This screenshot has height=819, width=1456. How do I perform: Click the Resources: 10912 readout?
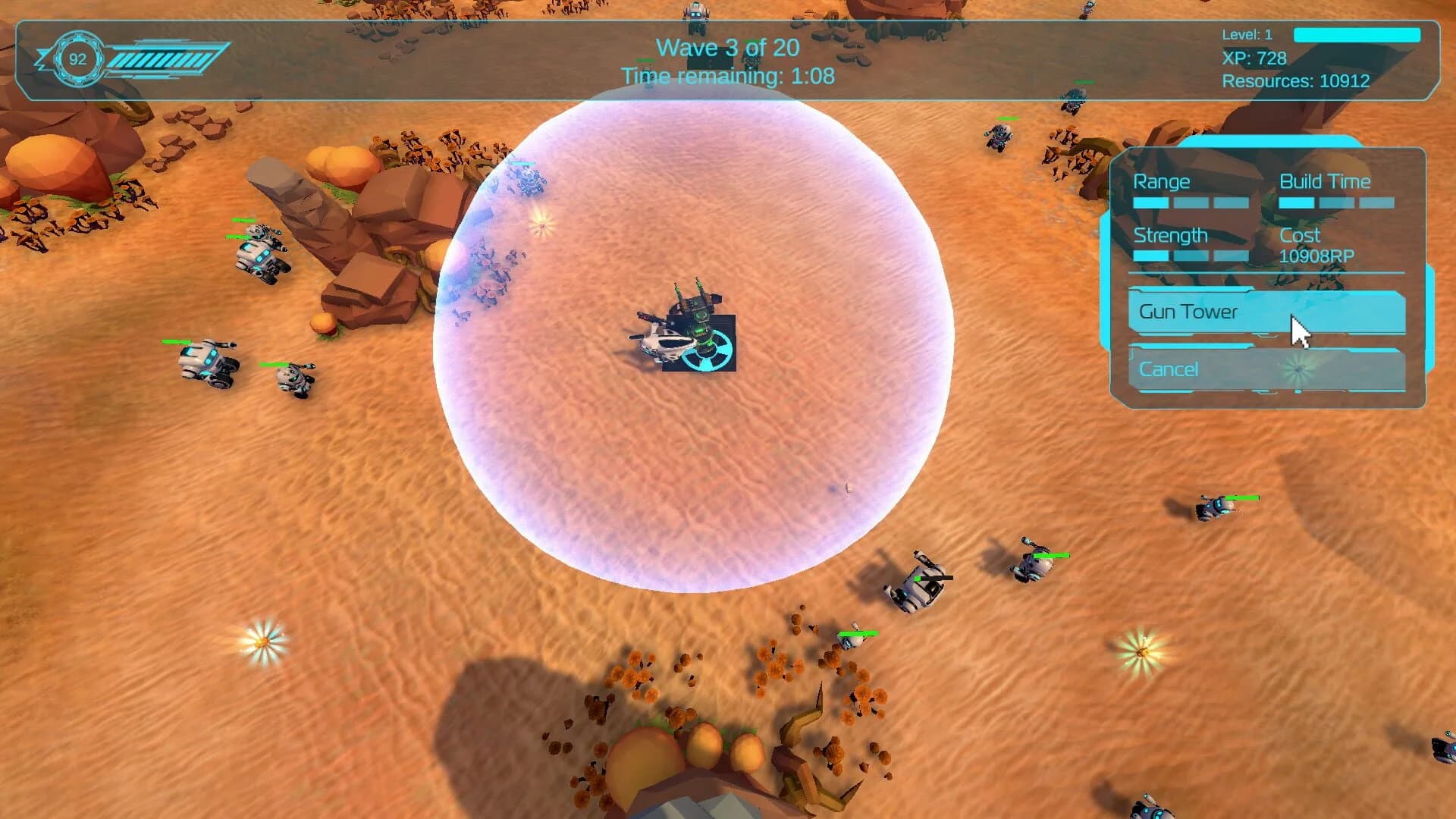pyautogui.click(x=1297, y=81)
